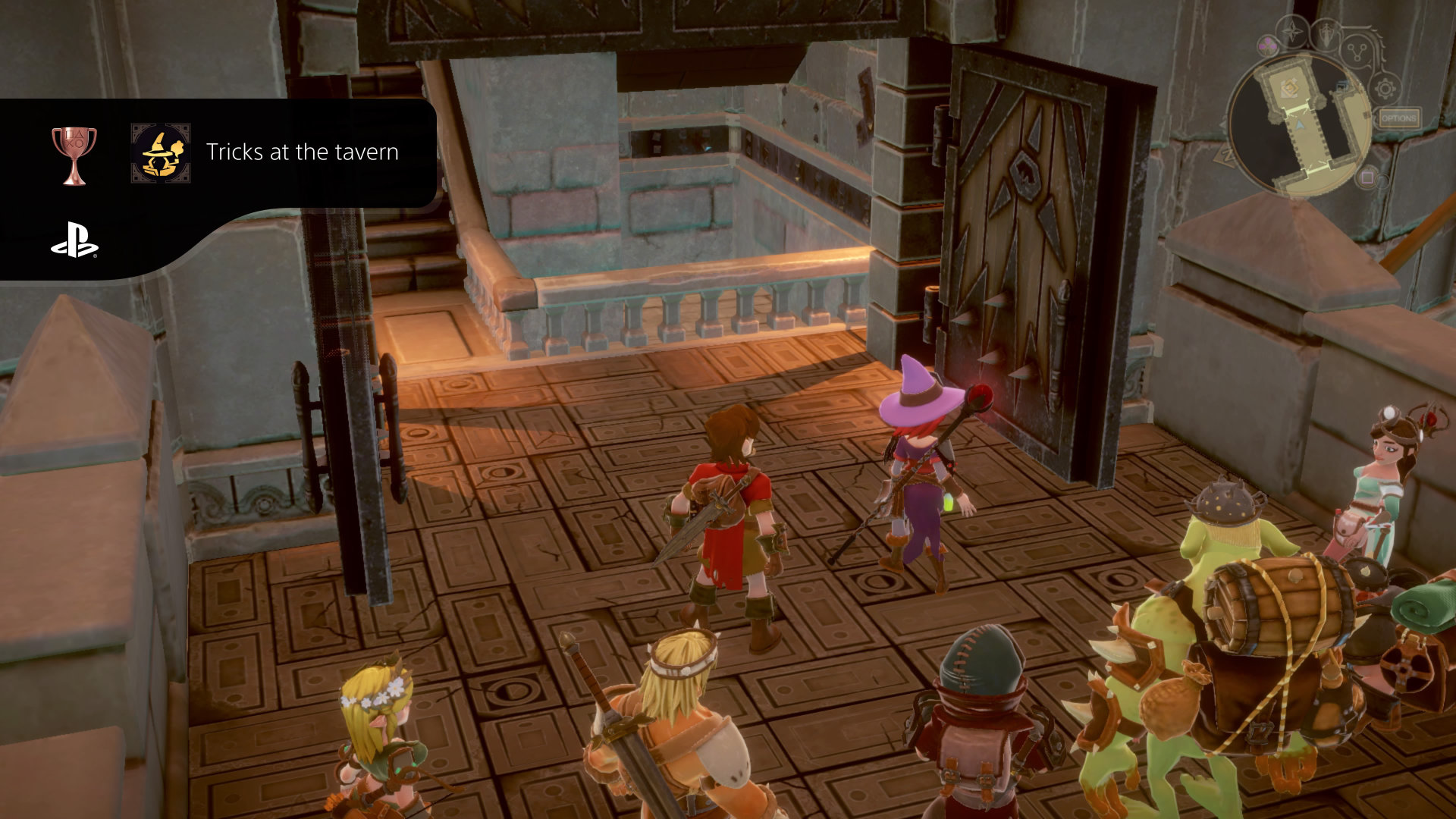The height and width of the screenshot is (819, 1456).
Task: Click the four-point compass star icon
Action: pyautogui.click(x=1291, y=33)
